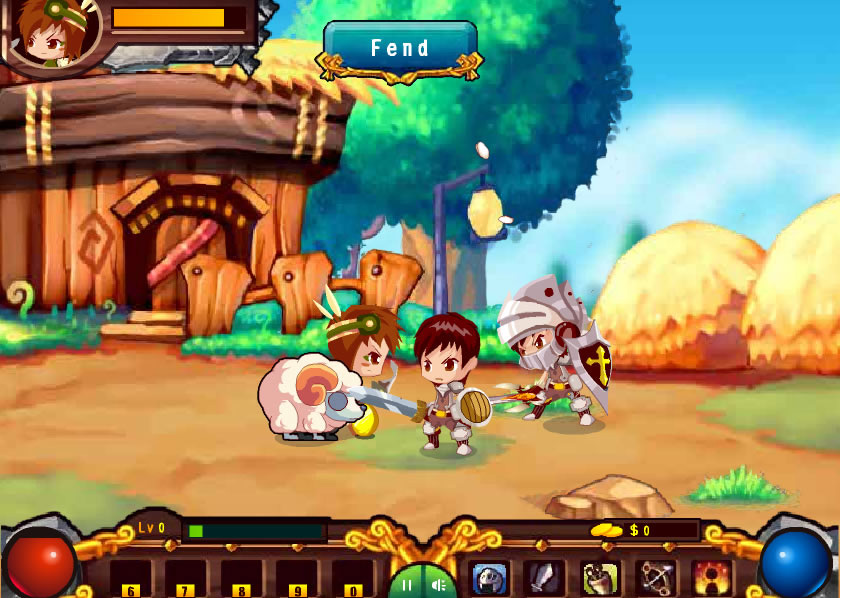Select the sword skill icon
This screenshot has height=598, width=841.
pyautogui.click(x=544, y=578)
